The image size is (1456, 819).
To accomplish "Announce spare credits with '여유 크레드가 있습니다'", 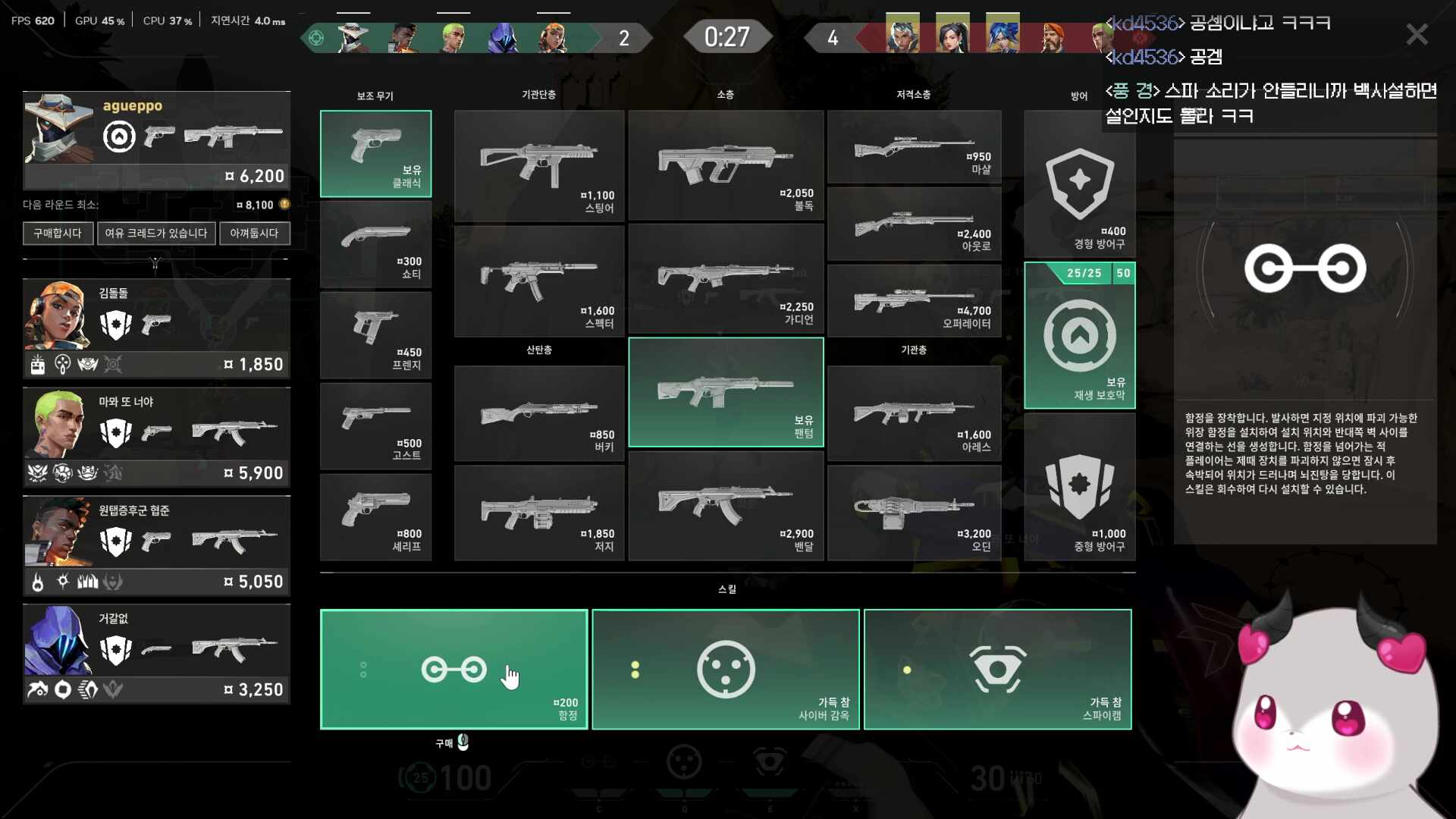I will click(156, 234).
